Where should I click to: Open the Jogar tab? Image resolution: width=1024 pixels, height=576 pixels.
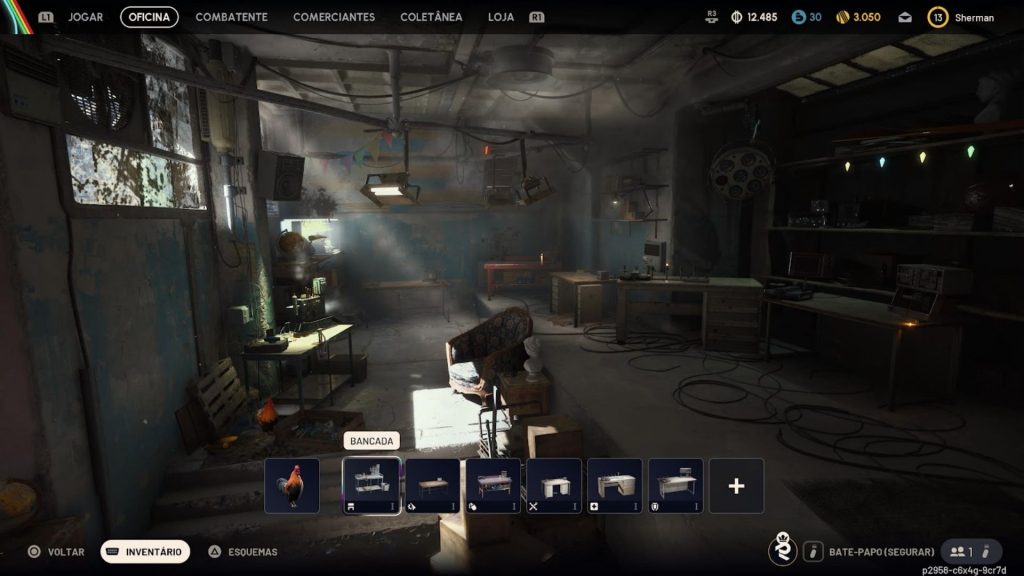tap(85, 17)
